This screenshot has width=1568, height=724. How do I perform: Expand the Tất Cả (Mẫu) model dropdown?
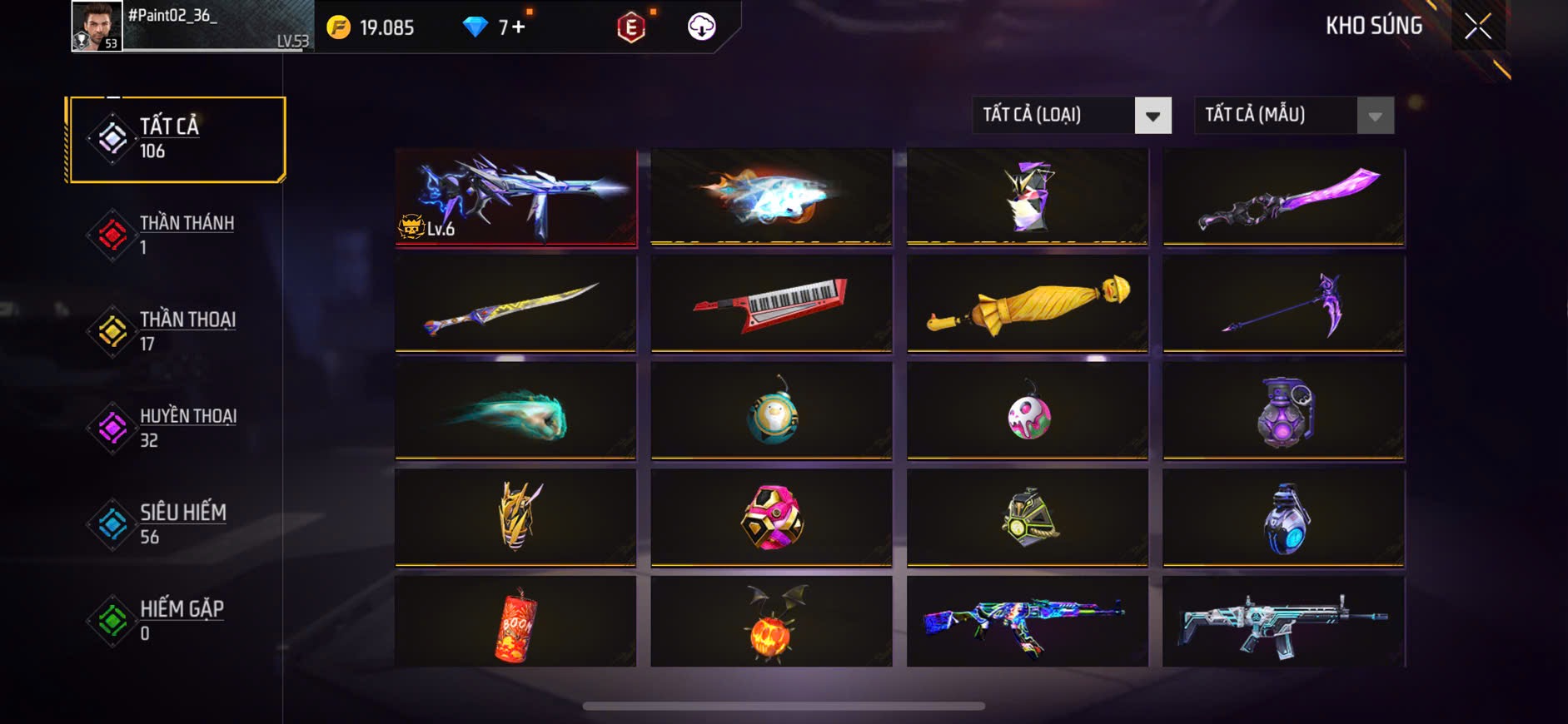(1293, 116)
